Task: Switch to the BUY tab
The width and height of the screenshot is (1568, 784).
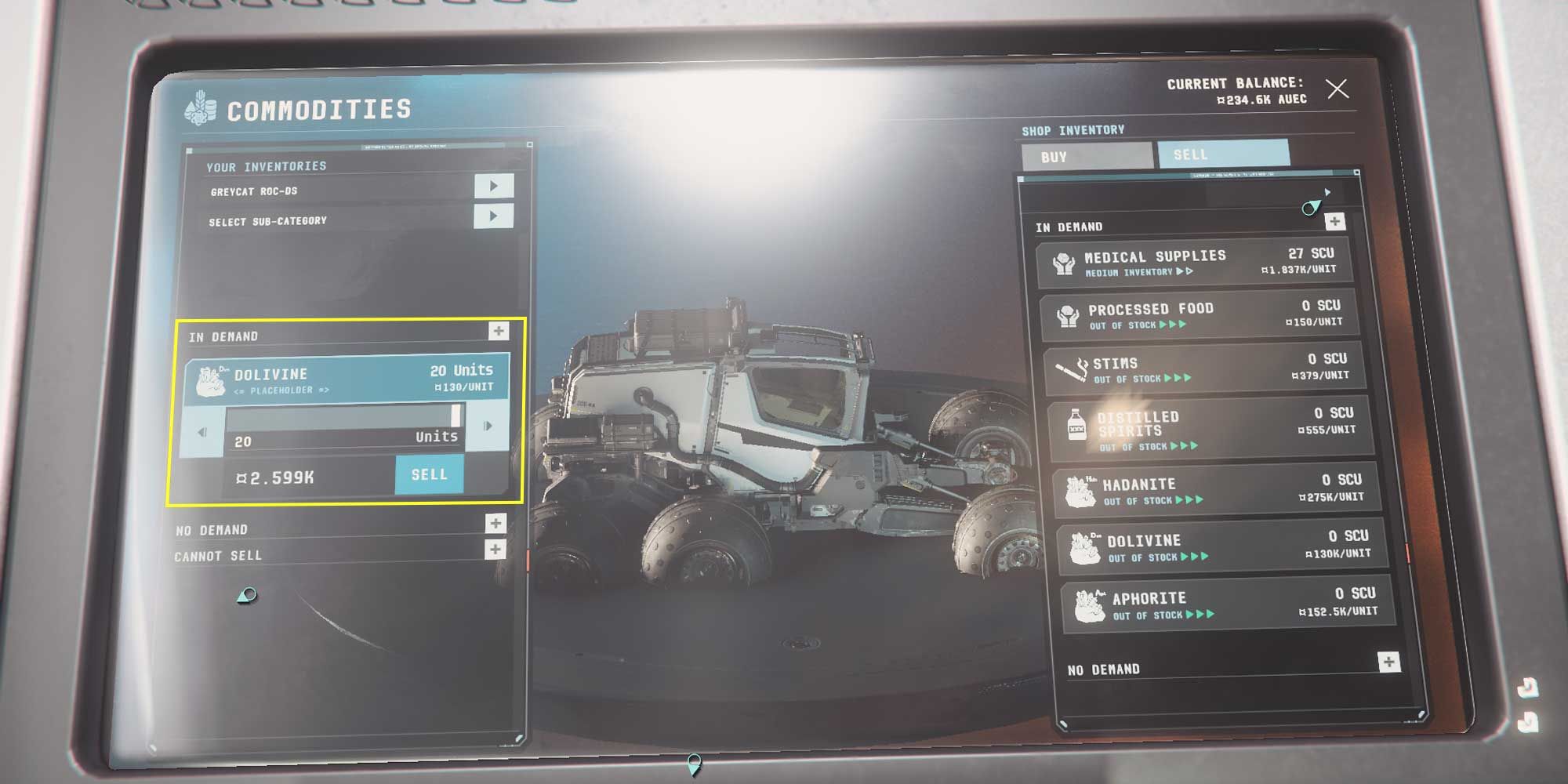Action: pyautogui.click(x=1089, y=156)
